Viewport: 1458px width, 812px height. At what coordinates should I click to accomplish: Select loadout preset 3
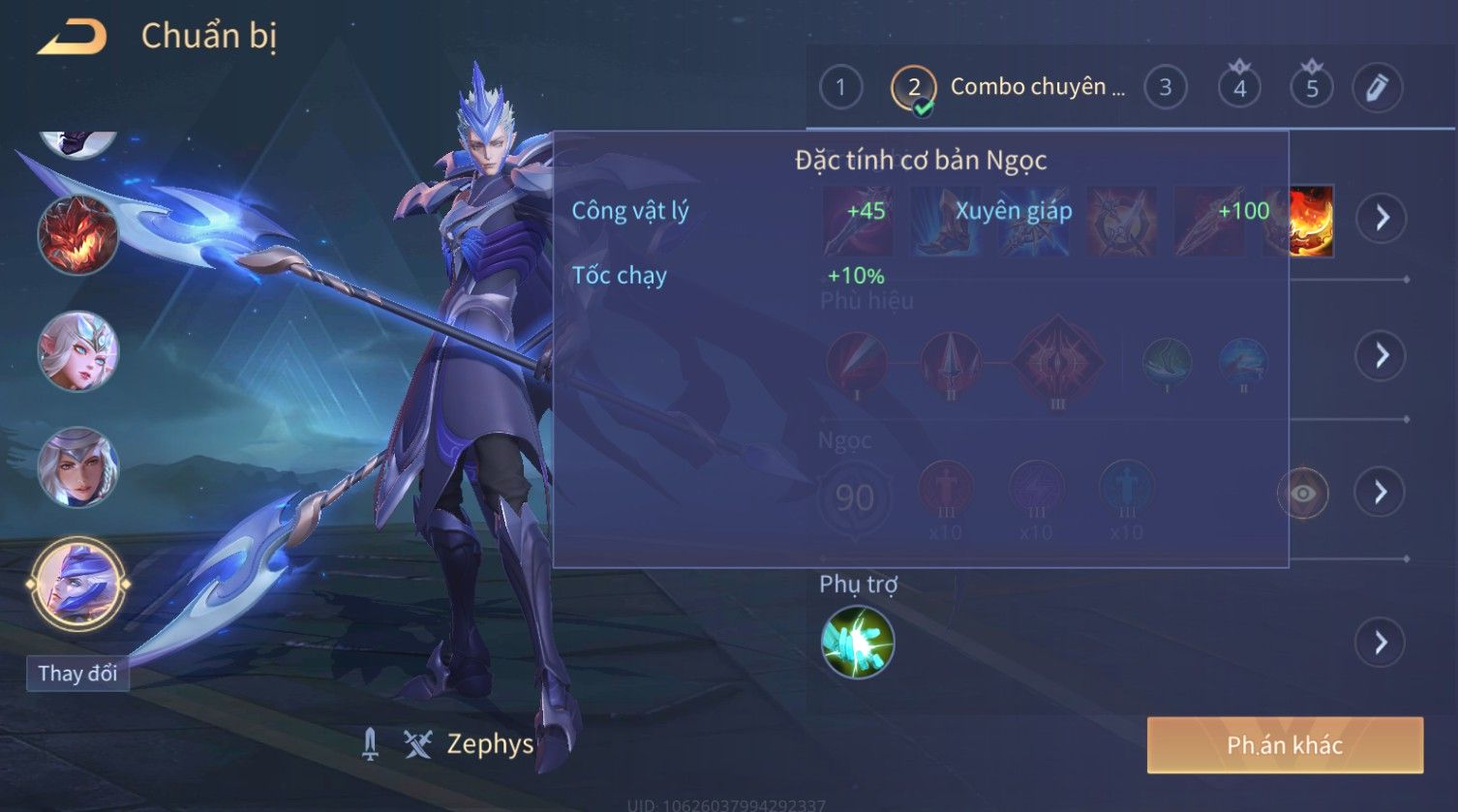click(1165, 88)
